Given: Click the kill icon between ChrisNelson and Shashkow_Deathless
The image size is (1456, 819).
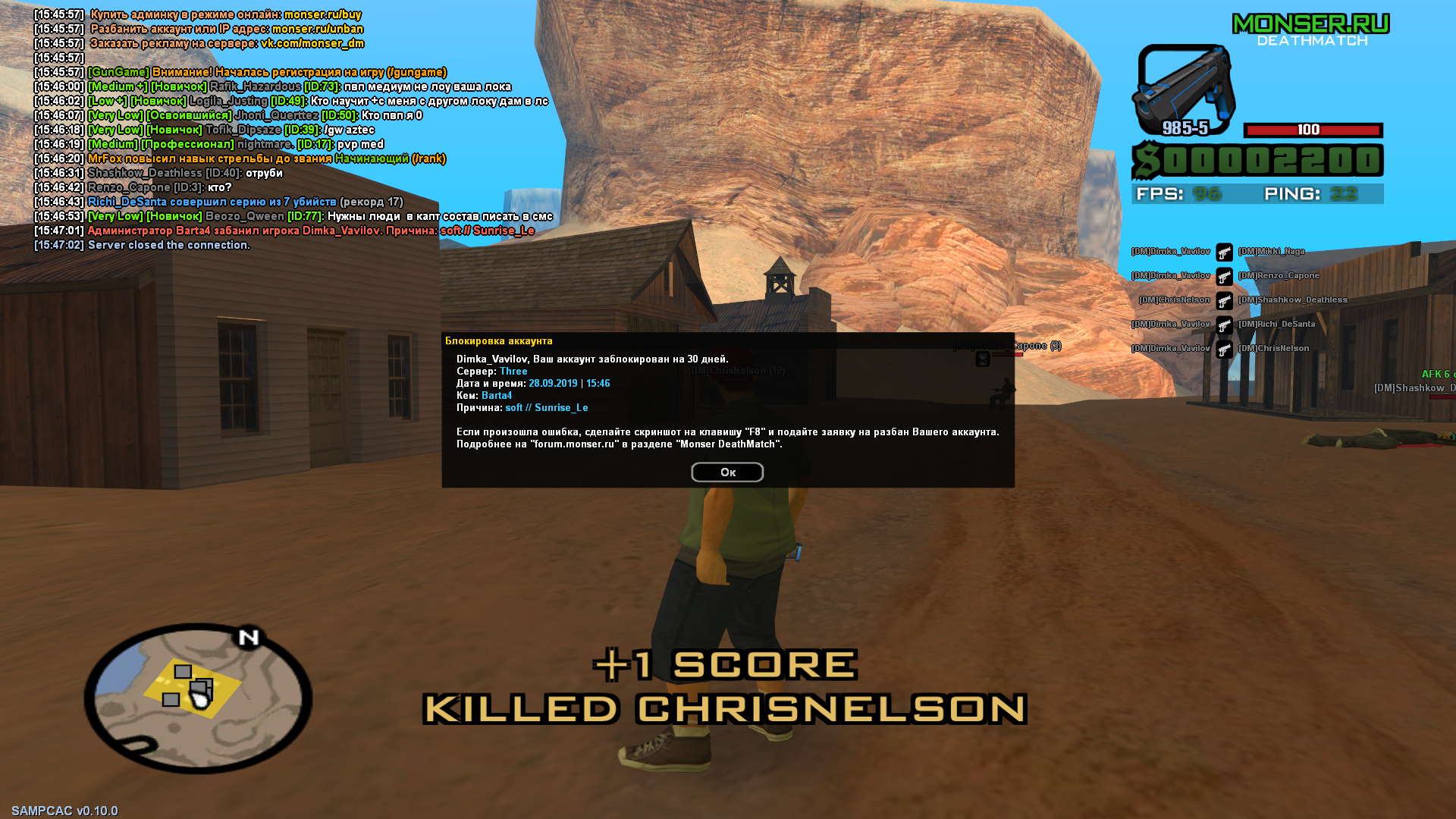Looking at the screenshot, I should click(1224, 300).
